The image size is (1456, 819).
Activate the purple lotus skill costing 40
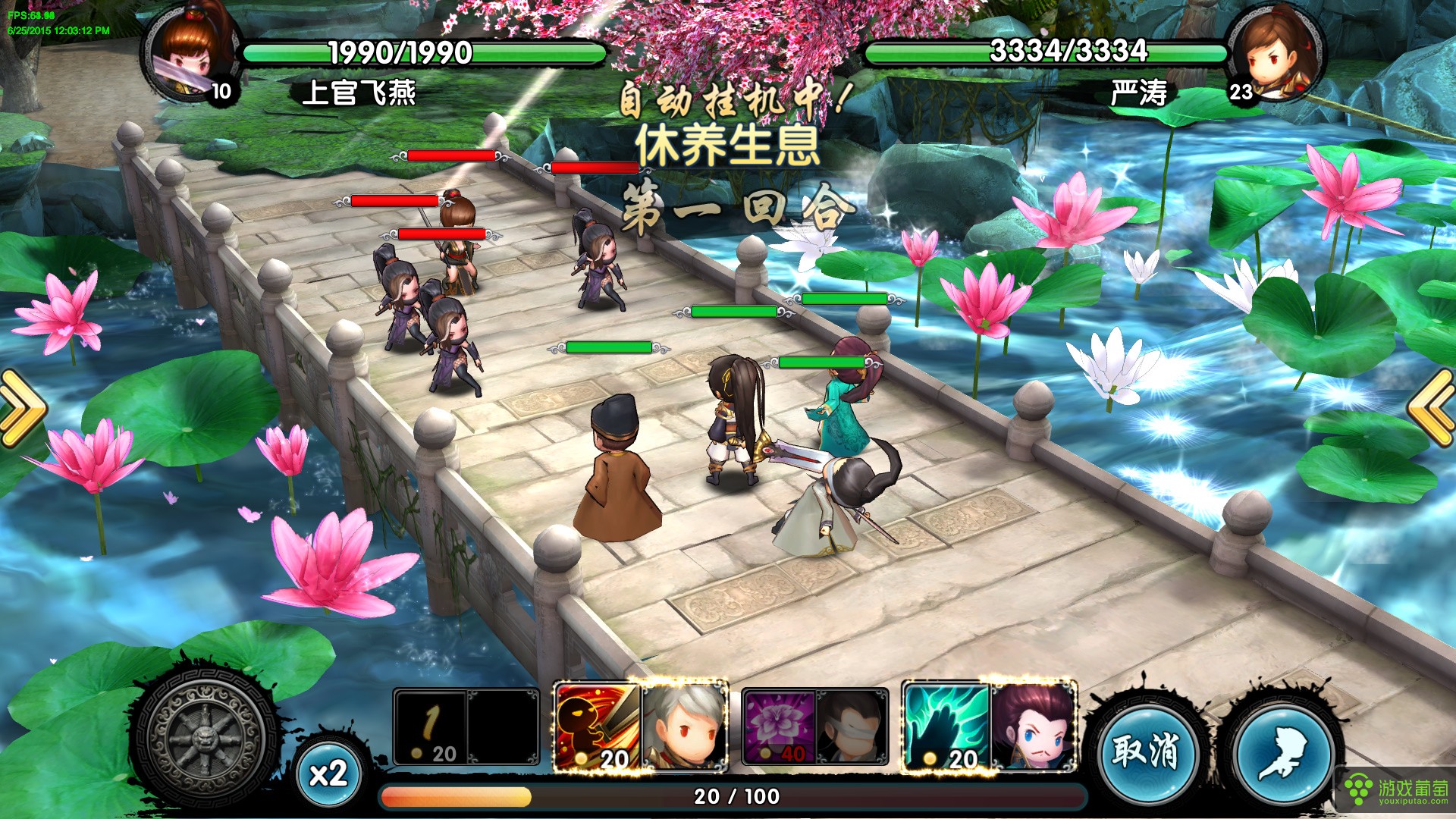tap(778, 727)
